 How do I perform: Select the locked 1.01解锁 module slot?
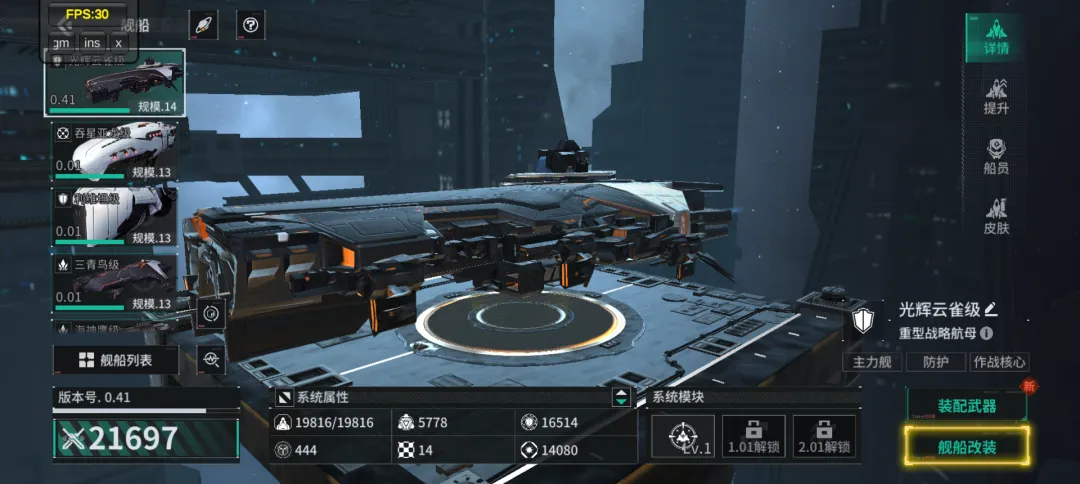coord(754,437)
